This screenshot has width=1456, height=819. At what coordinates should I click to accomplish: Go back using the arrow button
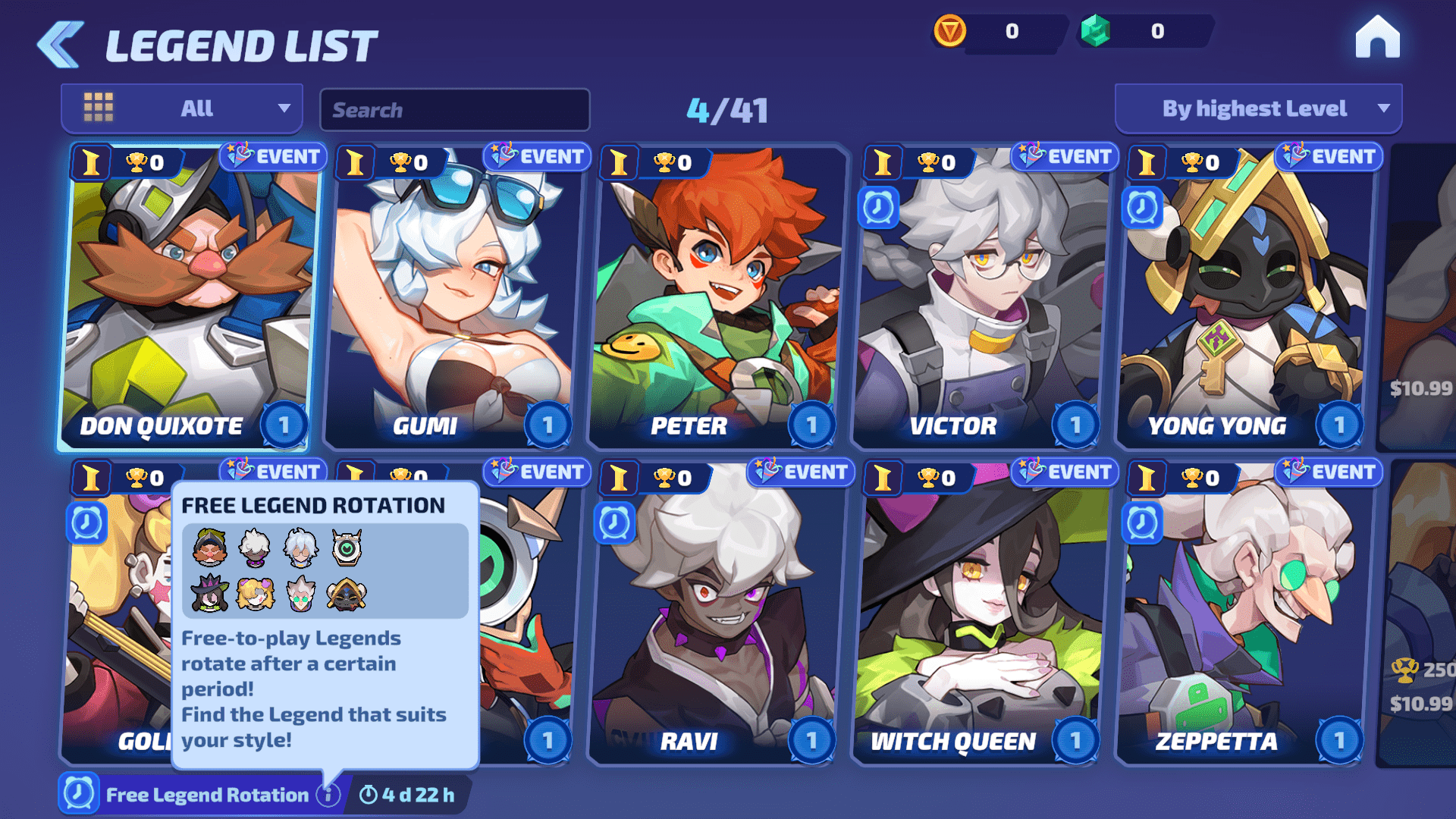(x=61, y=44)
